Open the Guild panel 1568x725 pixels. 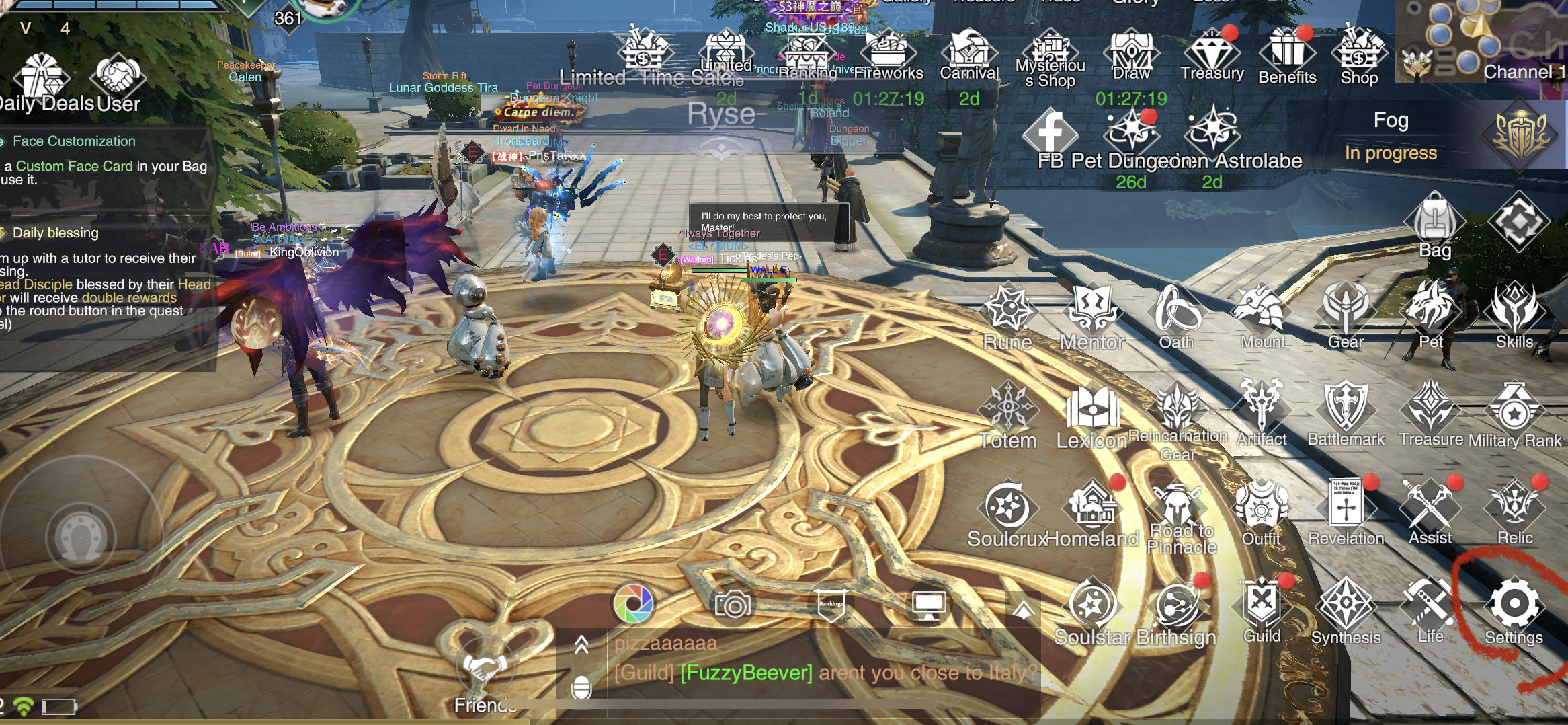tap(1262, 604)
